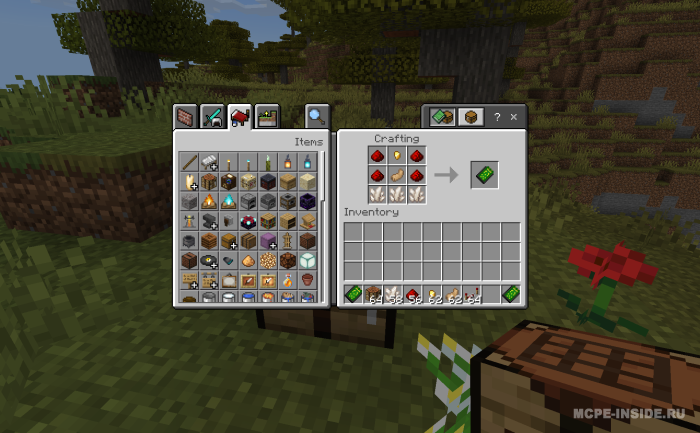Select the top-middle crafting grid slot
Screen dimensions: 700x433
(397, 156)
